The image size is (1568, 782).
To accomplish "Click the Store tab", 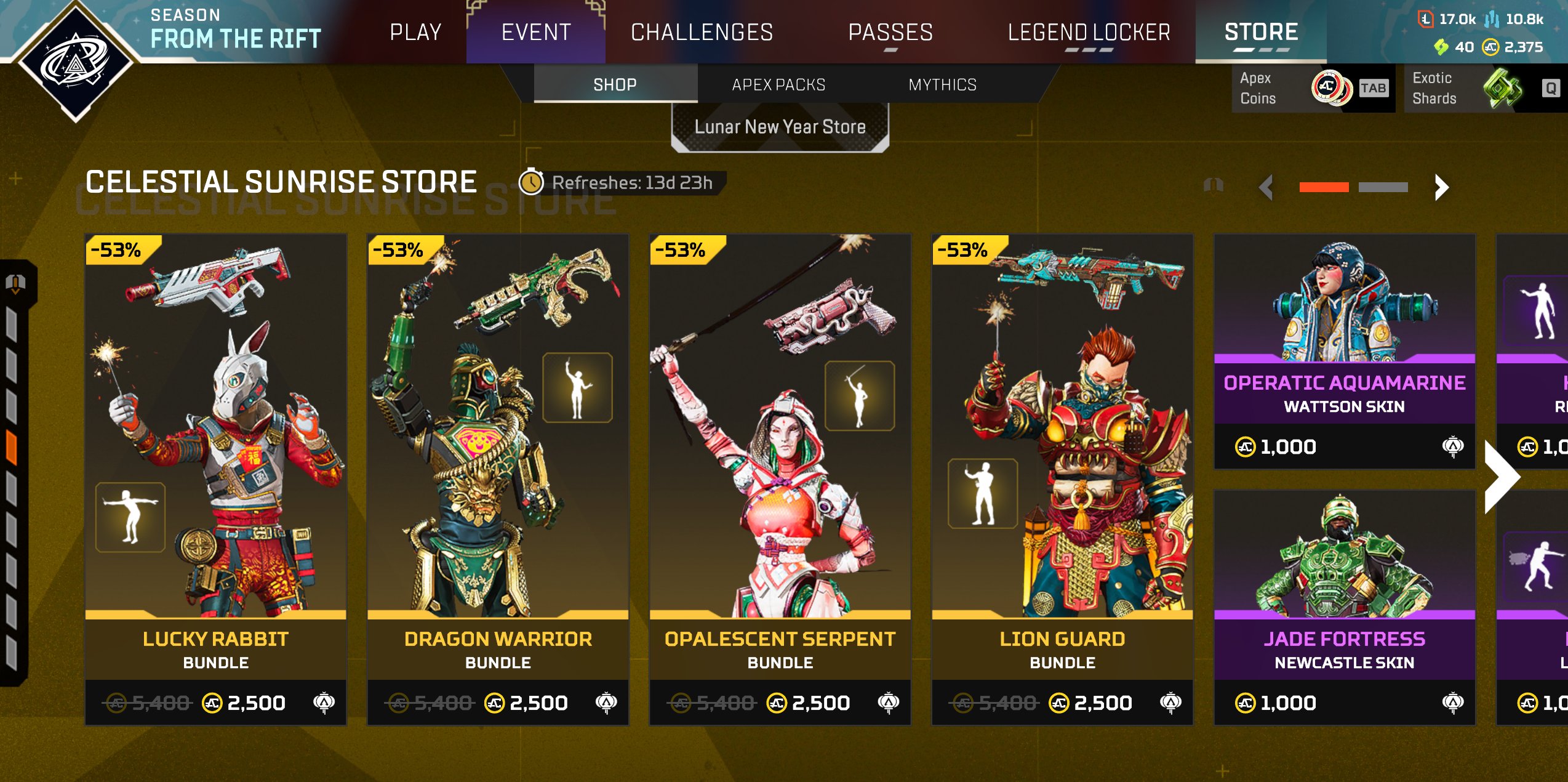I will pyautogui.click(x=1261, y=32).
